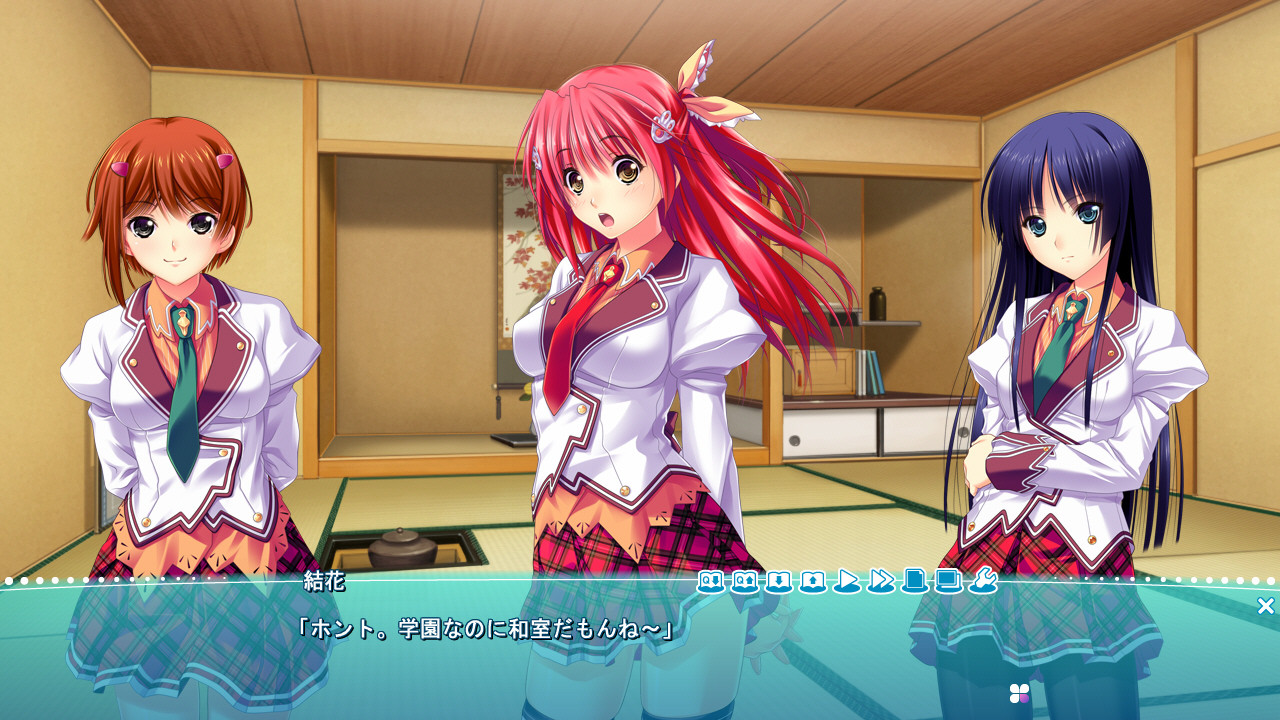This screenshot has height=720, width=1280.
Task: Activate skip with the double triangle icon
Action: click(881, 580)
